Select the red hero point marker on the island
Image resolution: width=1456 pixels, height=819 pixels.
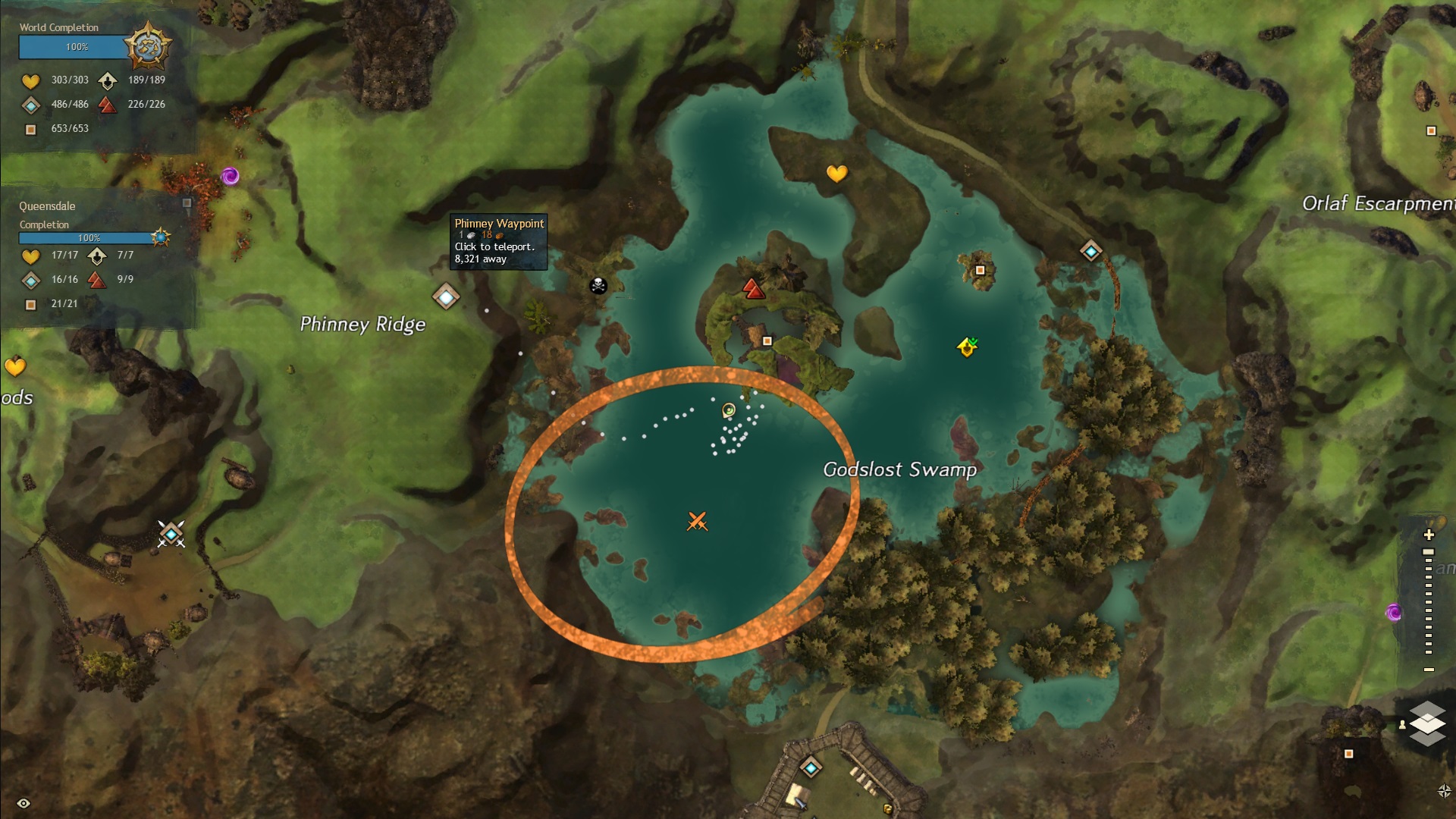click(x=752, y=289)
